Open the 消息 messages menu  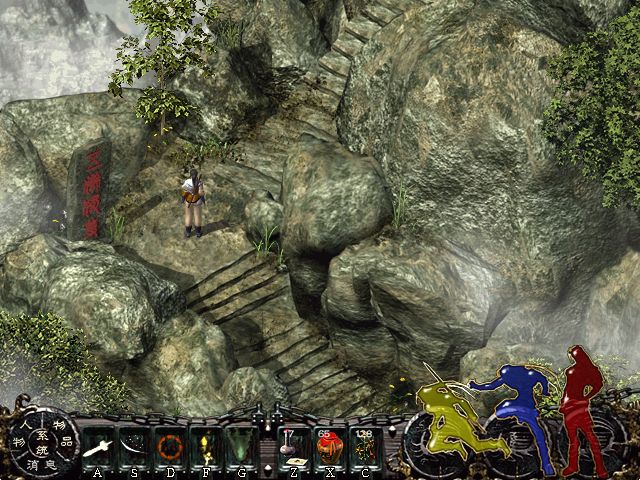[41, 463]
